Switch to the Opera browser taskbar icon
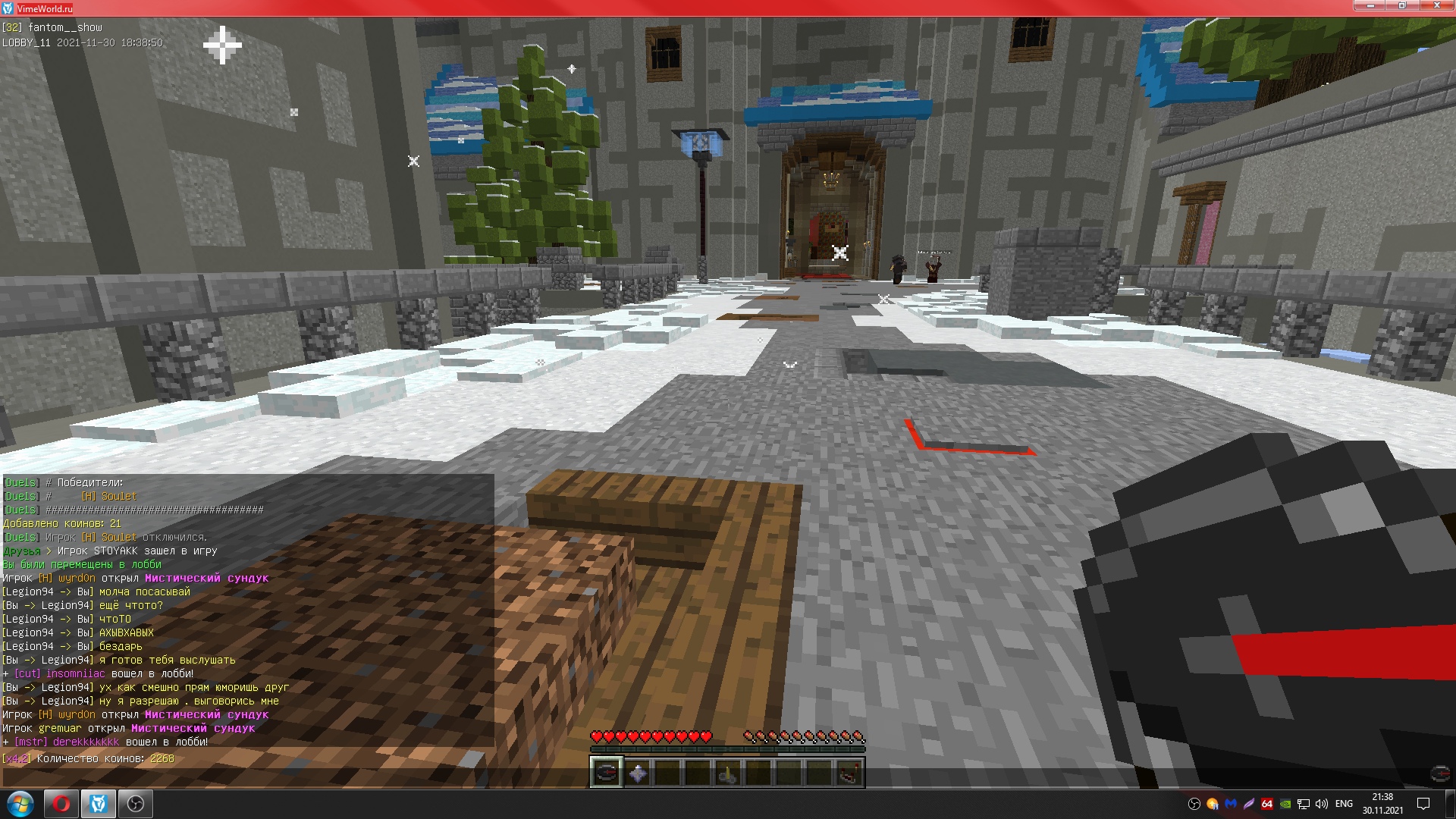 (61, 804)
